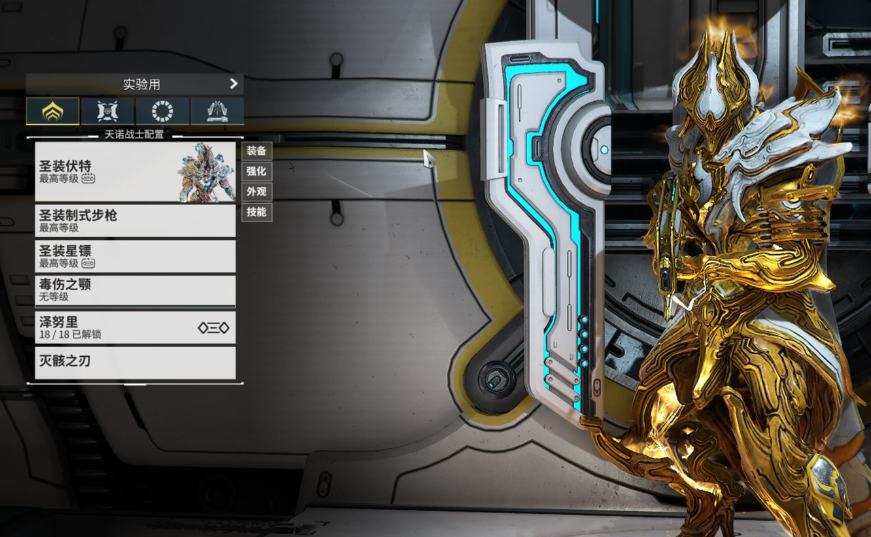Open the 毒伤之颚 melee weapon slot
The image size is (871, 537).
(x=135, y=290)
